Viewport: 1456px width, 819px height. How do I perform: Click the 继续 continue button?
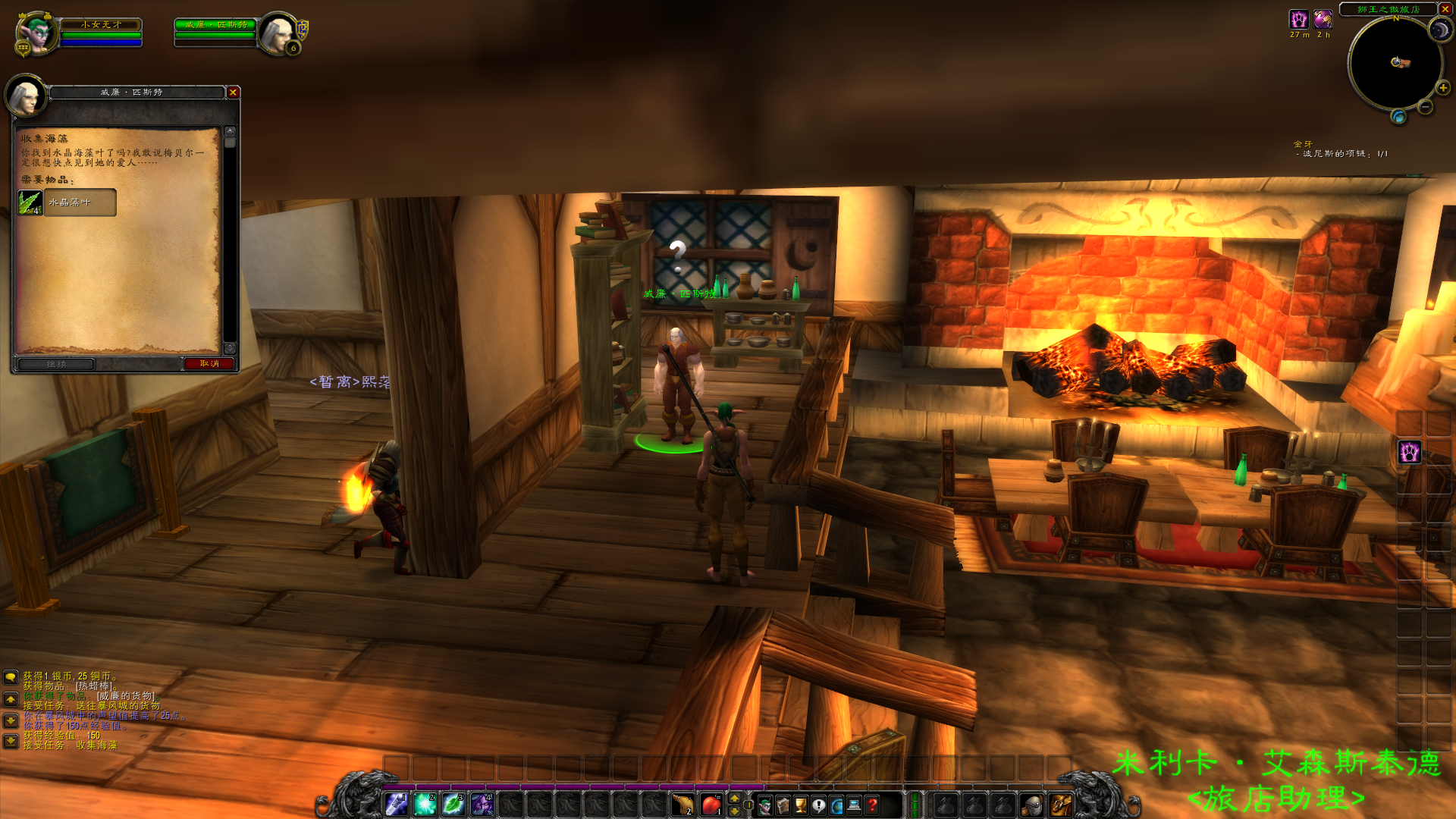57,364
